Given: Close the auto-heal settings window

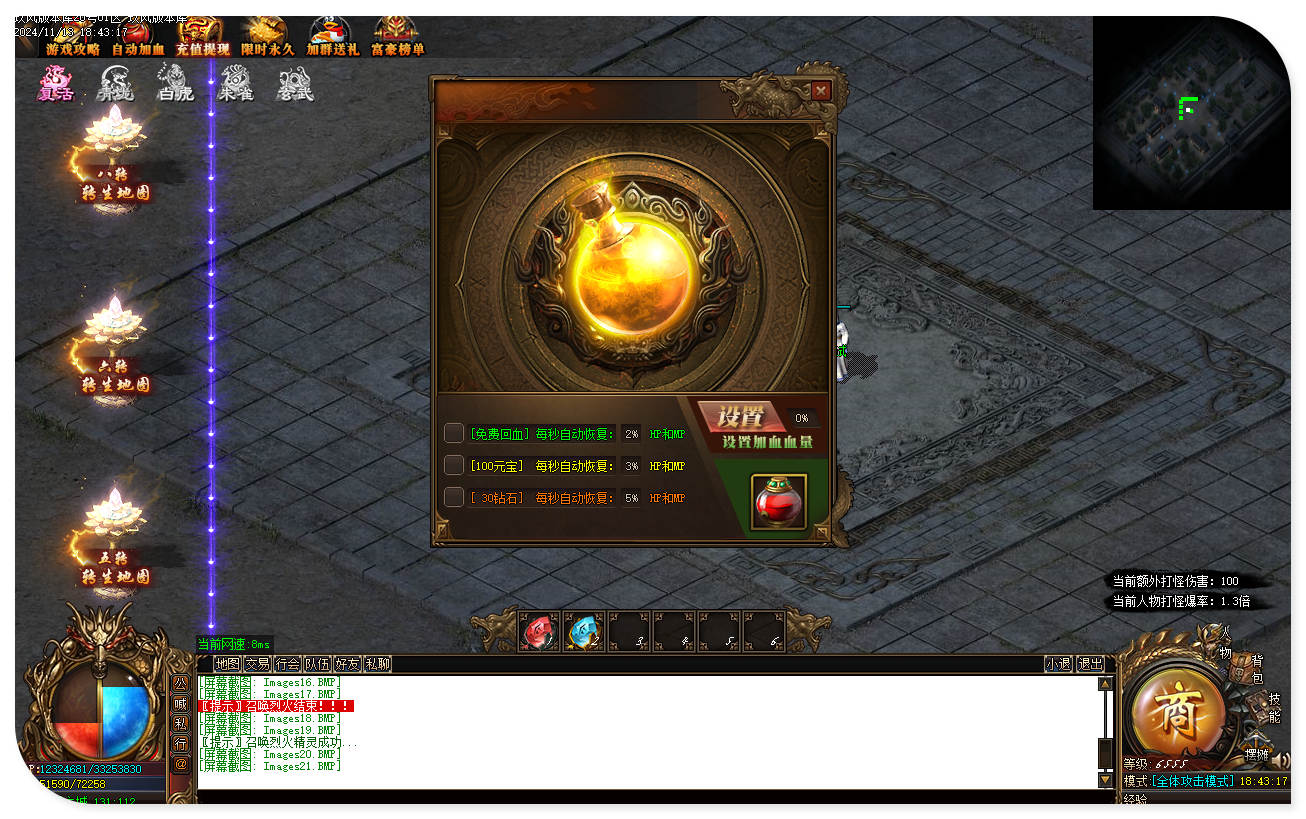Looking at the screenshot, I should pos(820,91).
